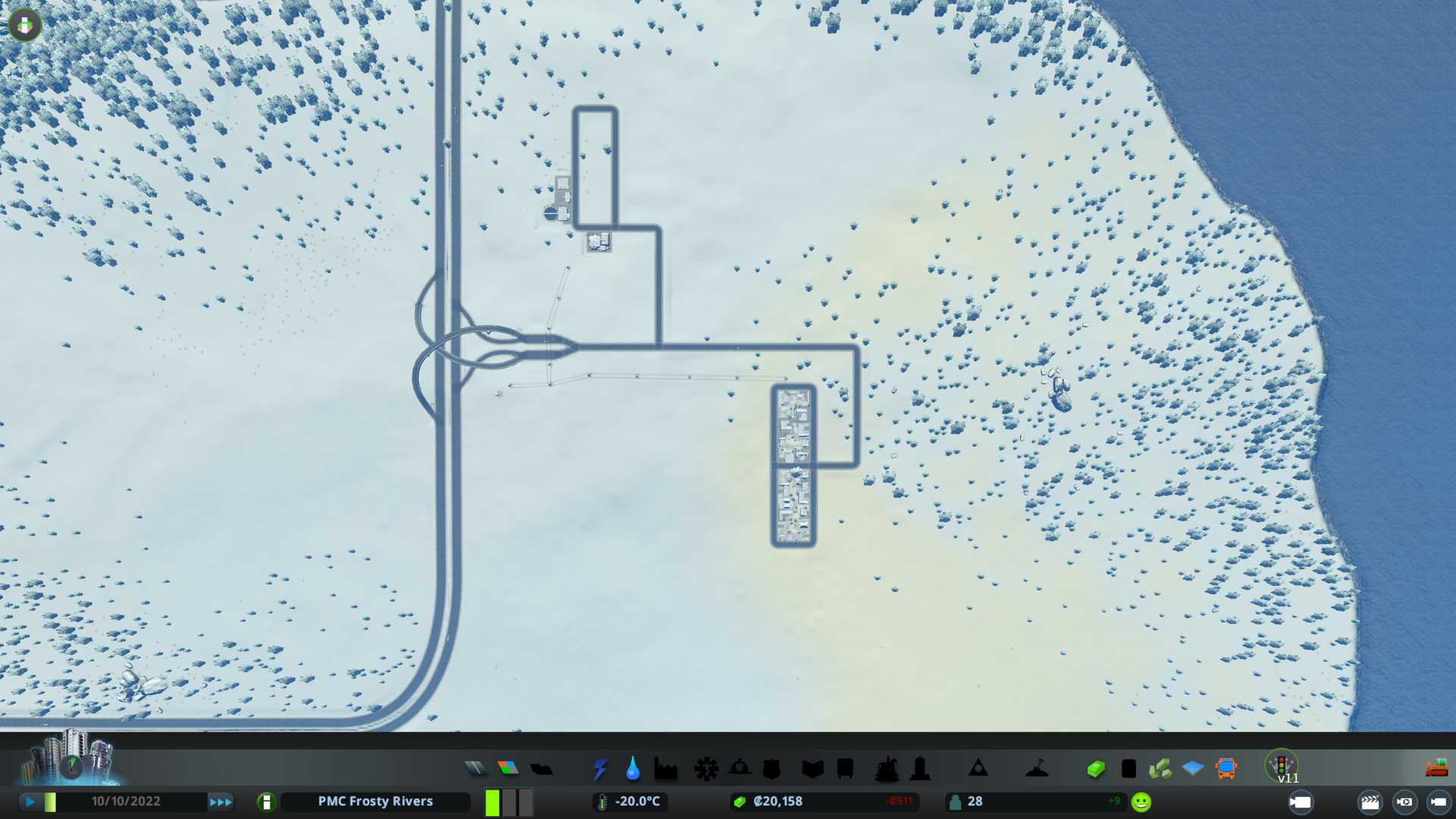Open the cinematic clapperboard camera mode
This screenshot has height=819, width=1456.
tap(1370, 802)
